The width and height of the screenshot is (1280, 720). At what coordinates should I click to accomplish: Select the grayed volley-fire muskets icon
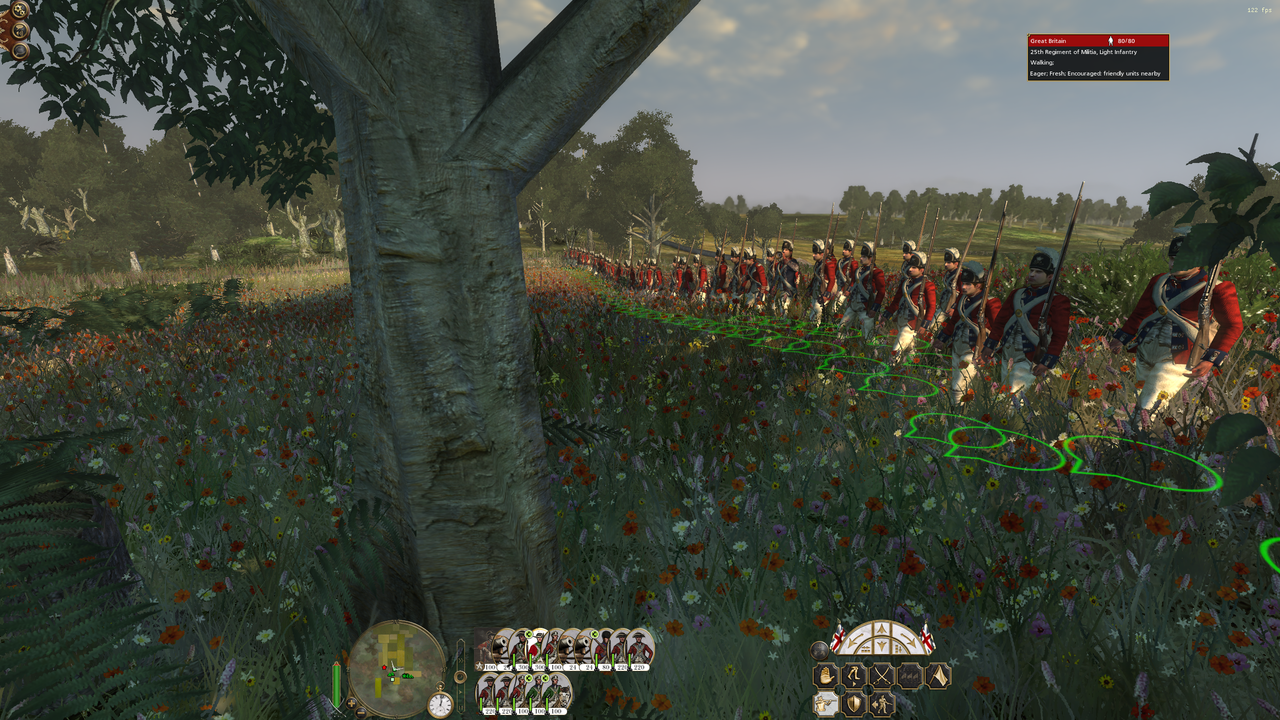click(909, 675)
